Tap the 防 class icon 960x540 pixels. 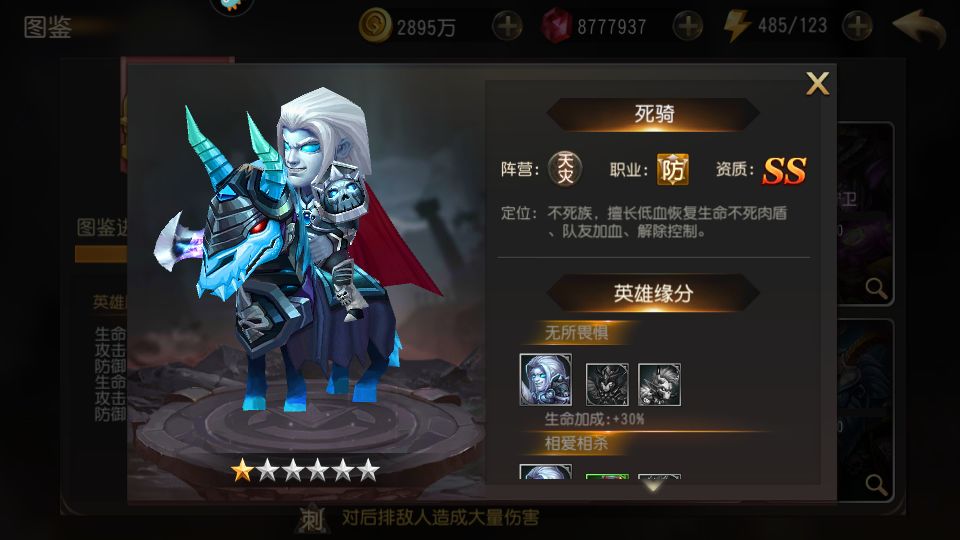click(x=672, y=170)
